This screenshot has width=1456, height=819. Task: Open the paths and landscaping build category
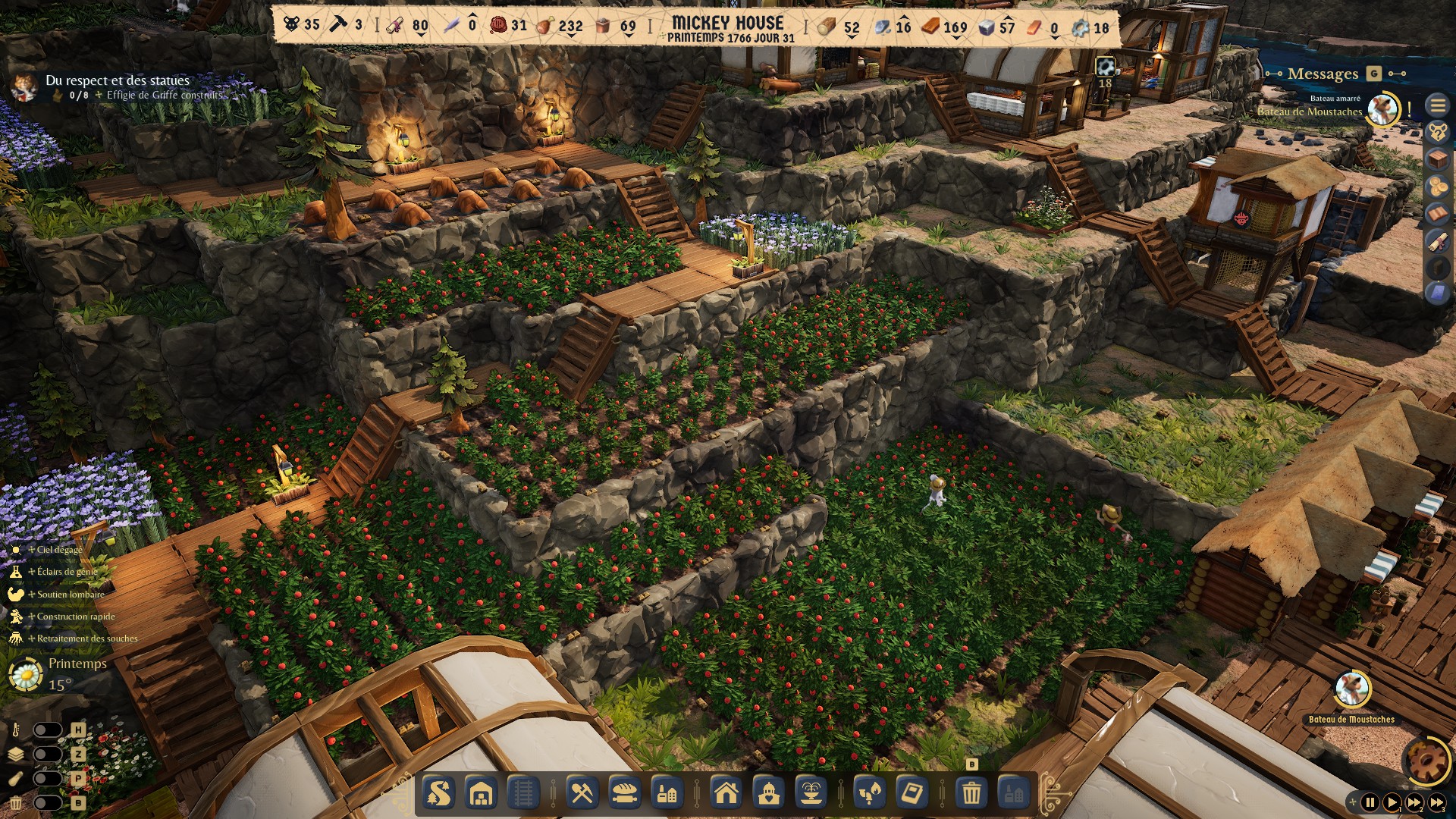439,793
